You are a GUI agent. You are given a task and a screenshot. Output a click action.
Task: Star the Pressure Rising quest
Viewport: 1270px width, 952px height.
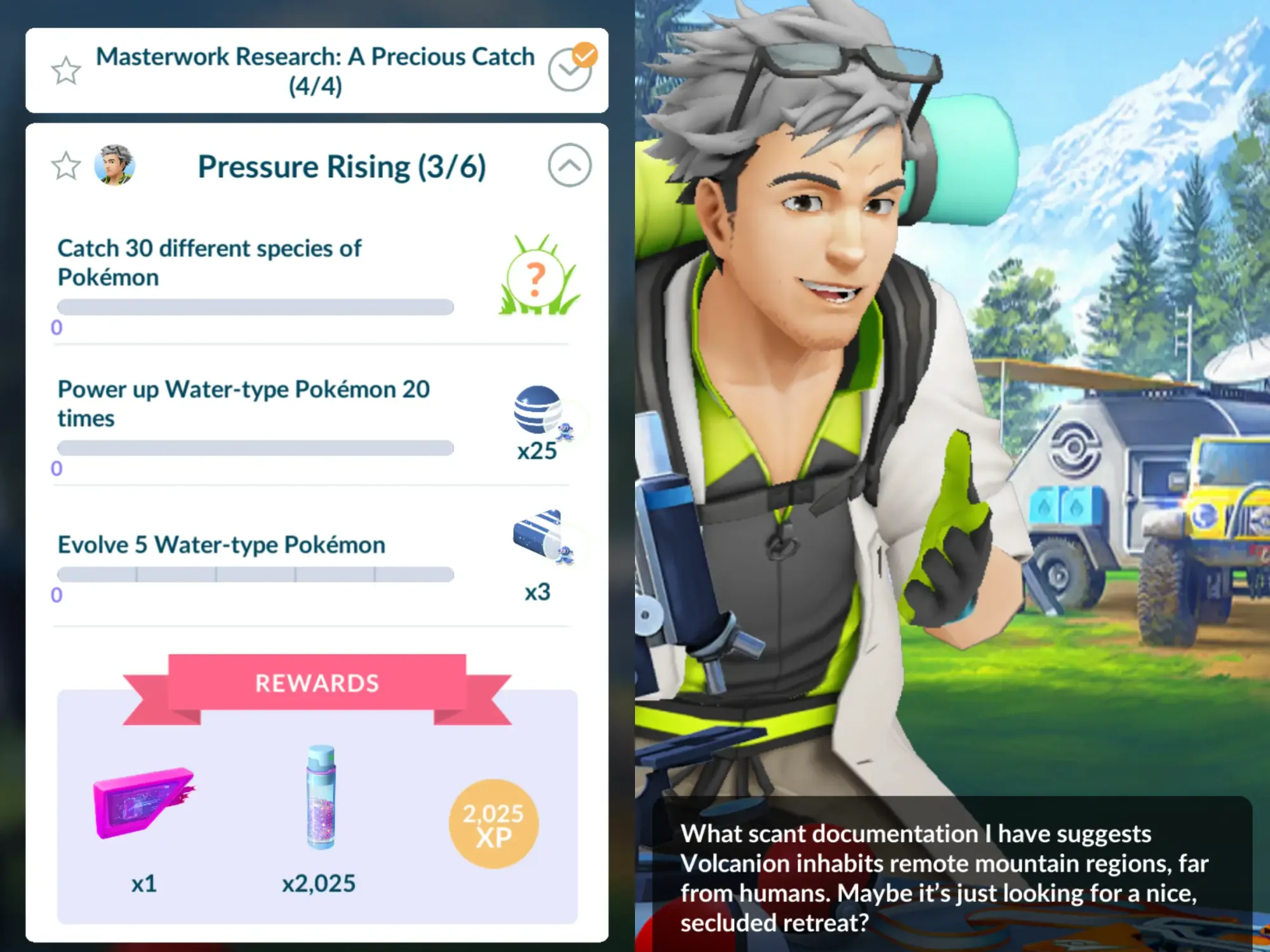pyautogui.click(x=65, y=166)
